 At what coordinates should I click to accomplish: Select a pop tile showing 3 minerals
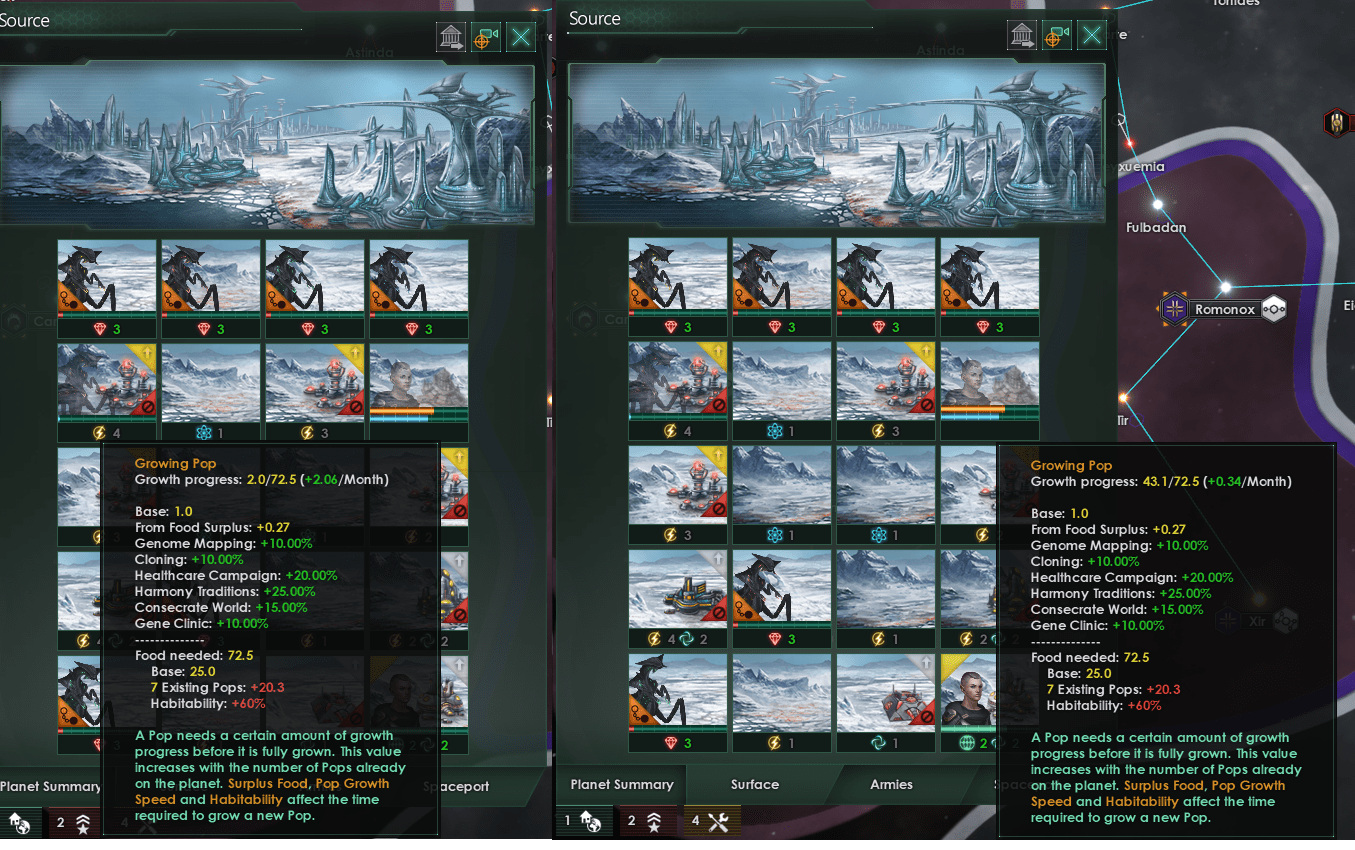[x=678, y=287]
